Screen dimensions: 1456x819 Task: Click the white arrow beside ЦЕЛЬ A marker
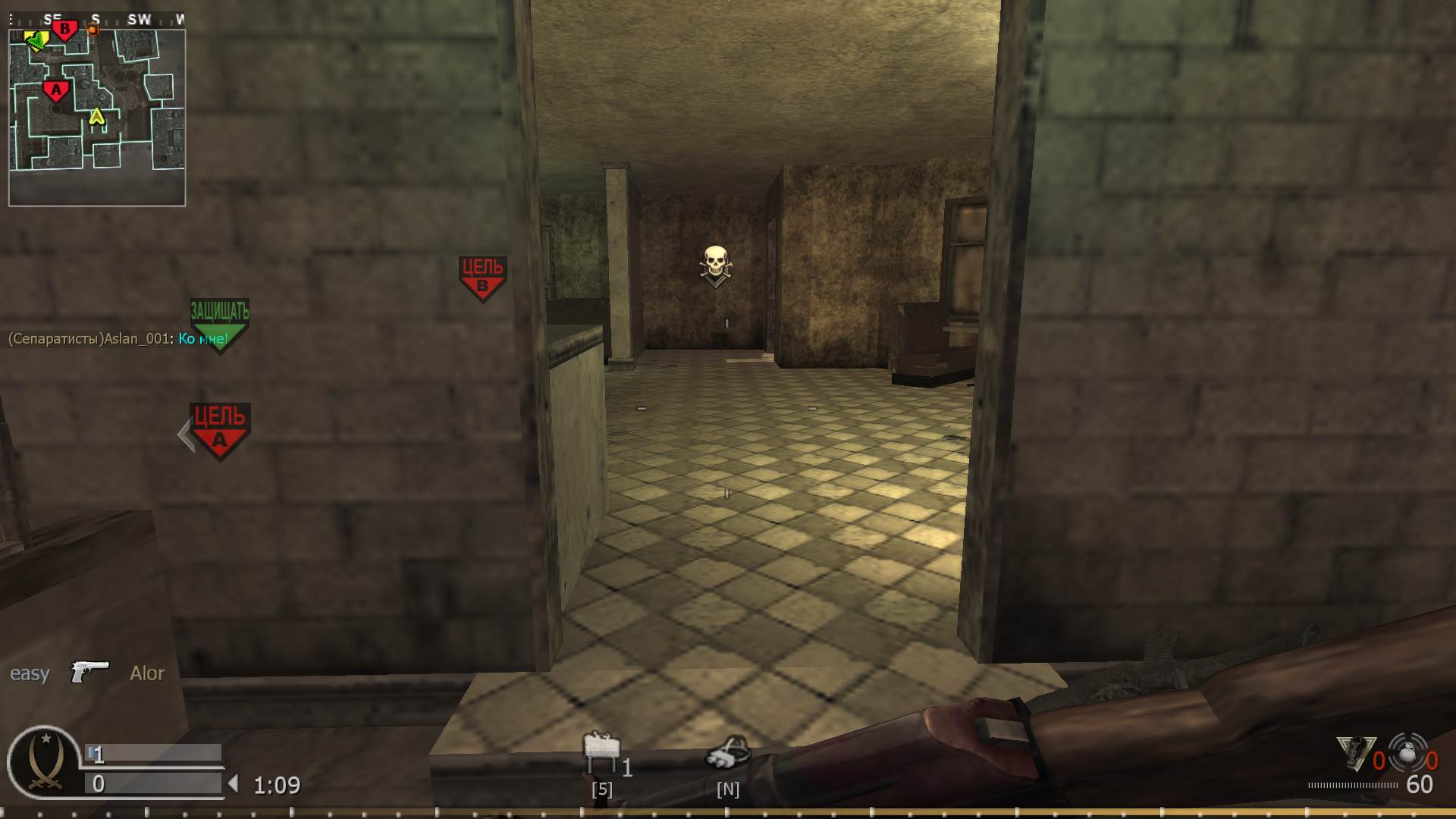184,435
